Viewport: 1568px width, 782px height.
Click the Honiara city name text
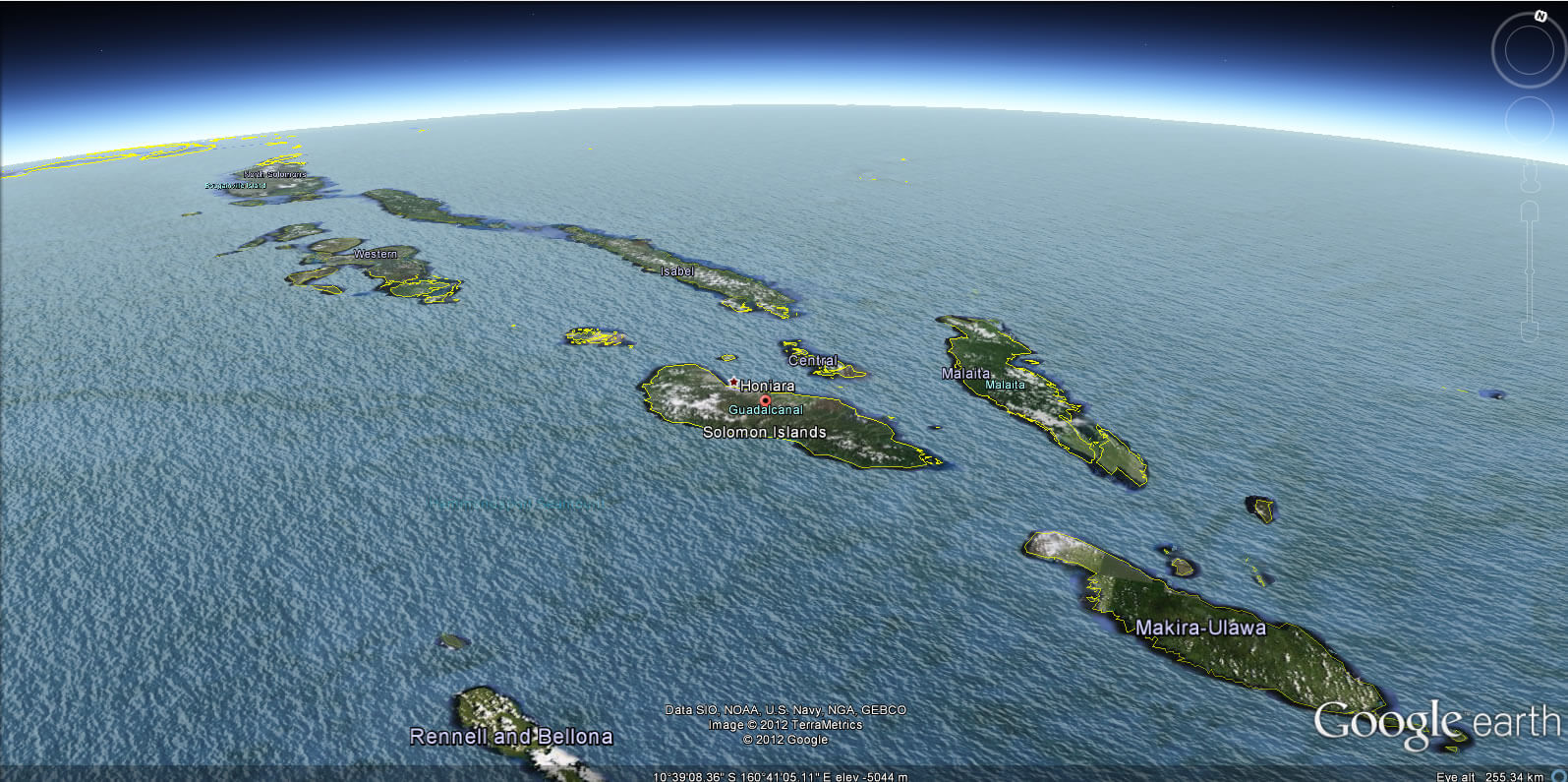tap(769, 386)
